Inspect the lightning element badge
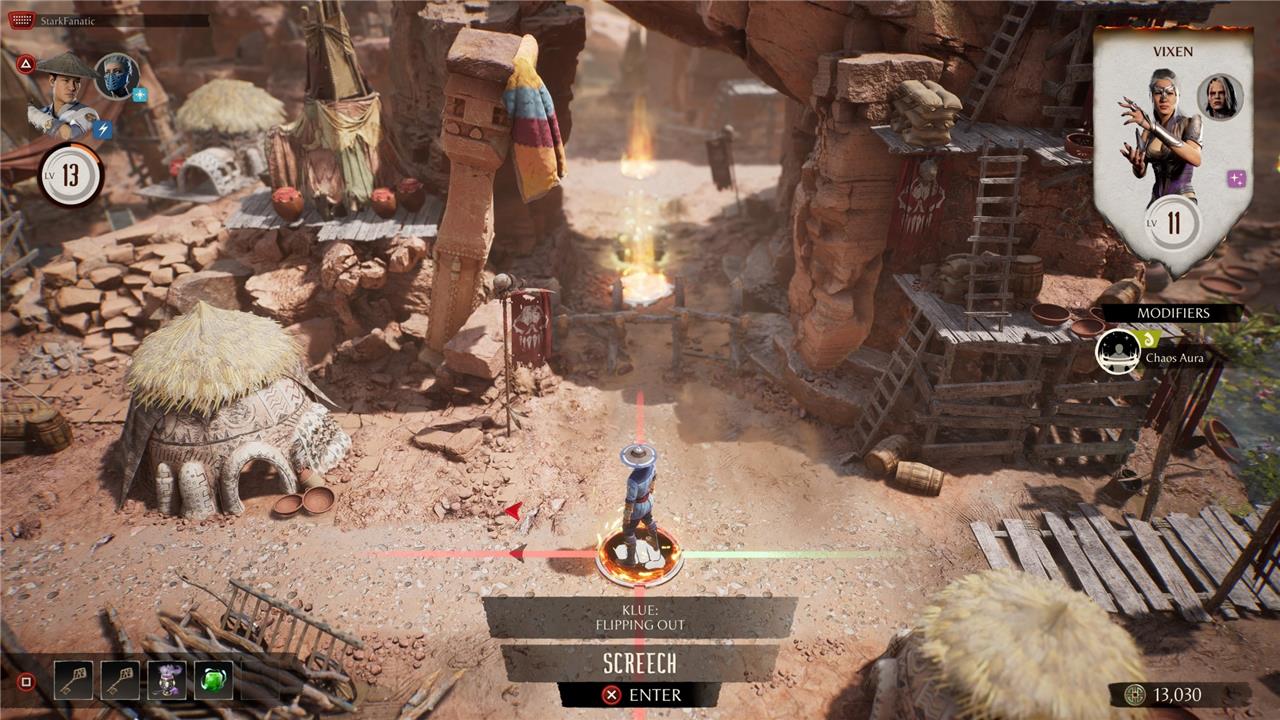 (102, 130)
